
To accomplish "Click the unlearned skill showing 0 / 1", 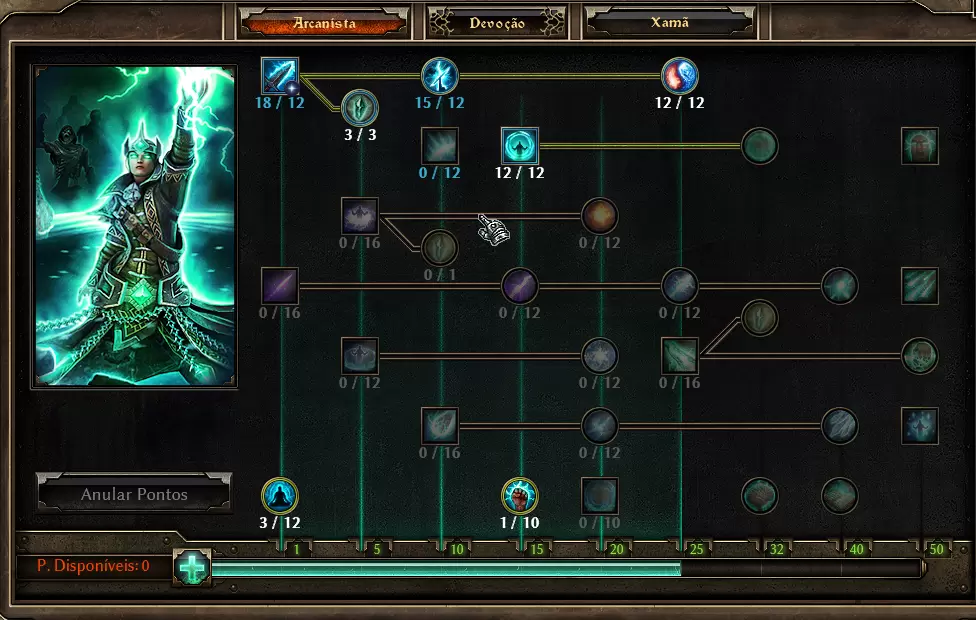I will (x=440, y=247).
